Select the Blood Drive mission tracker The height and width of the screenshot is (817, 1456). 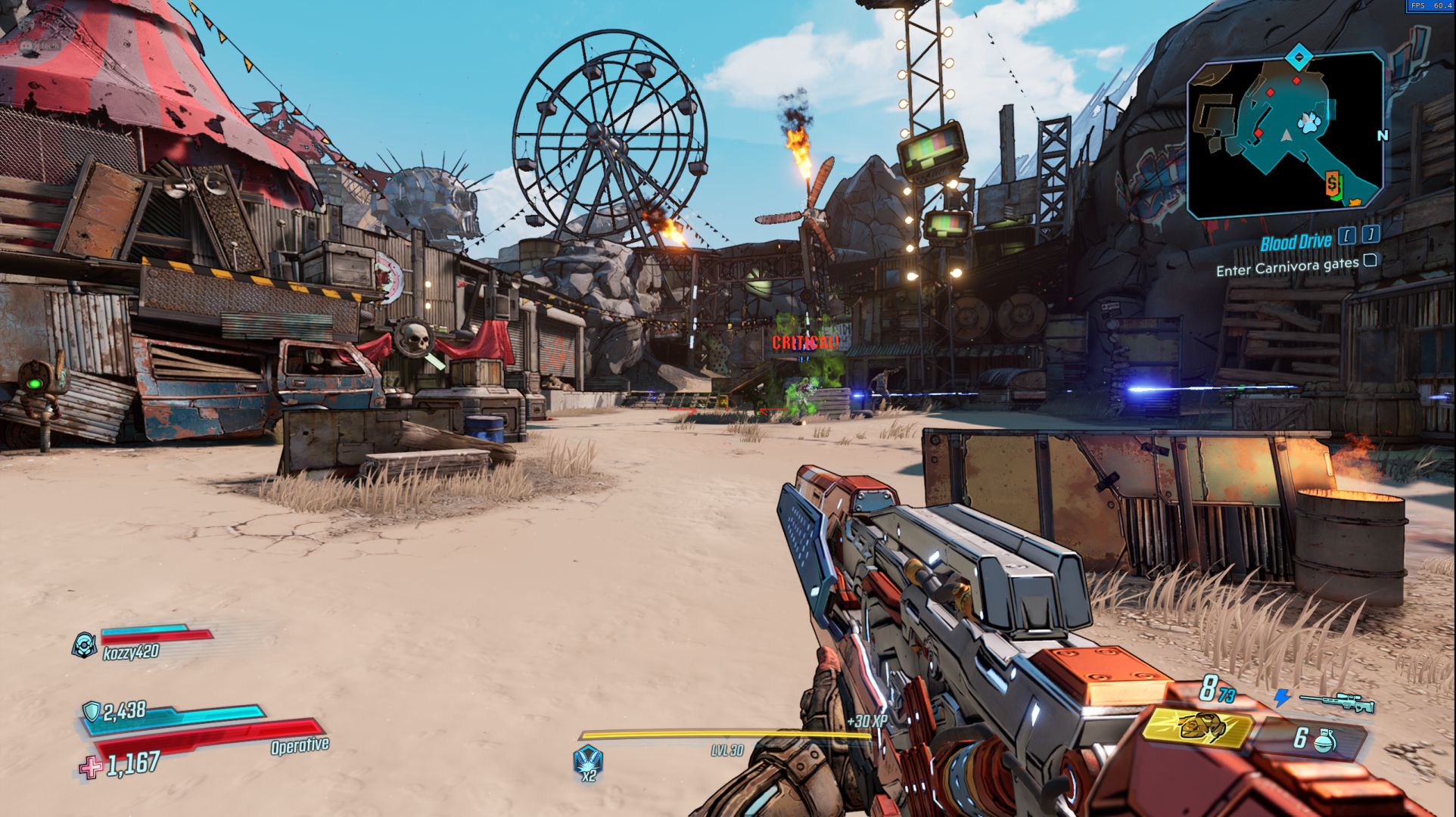1296,242
